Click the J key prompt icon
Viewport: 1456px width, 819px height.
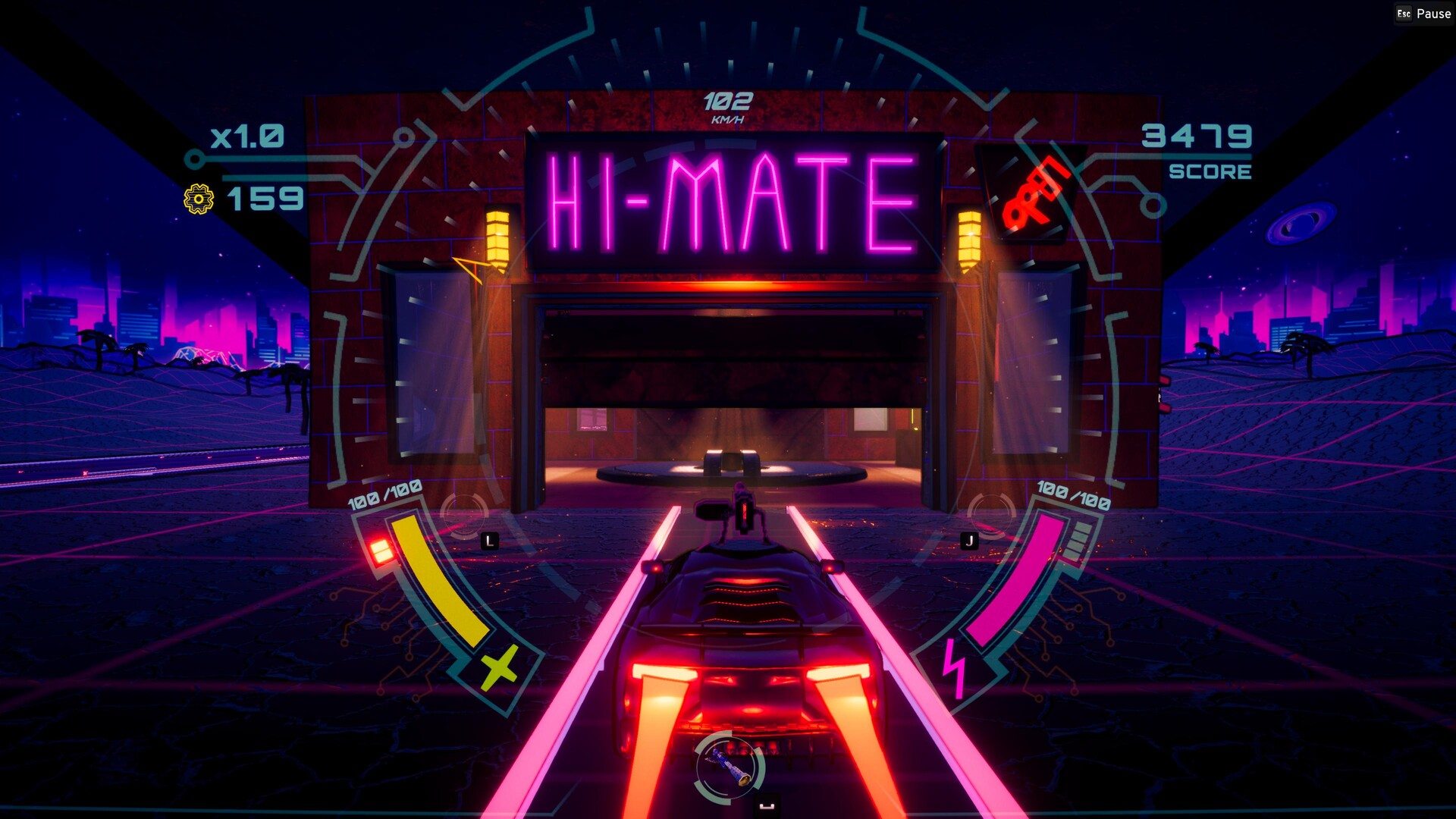click(x=968, y=541)
